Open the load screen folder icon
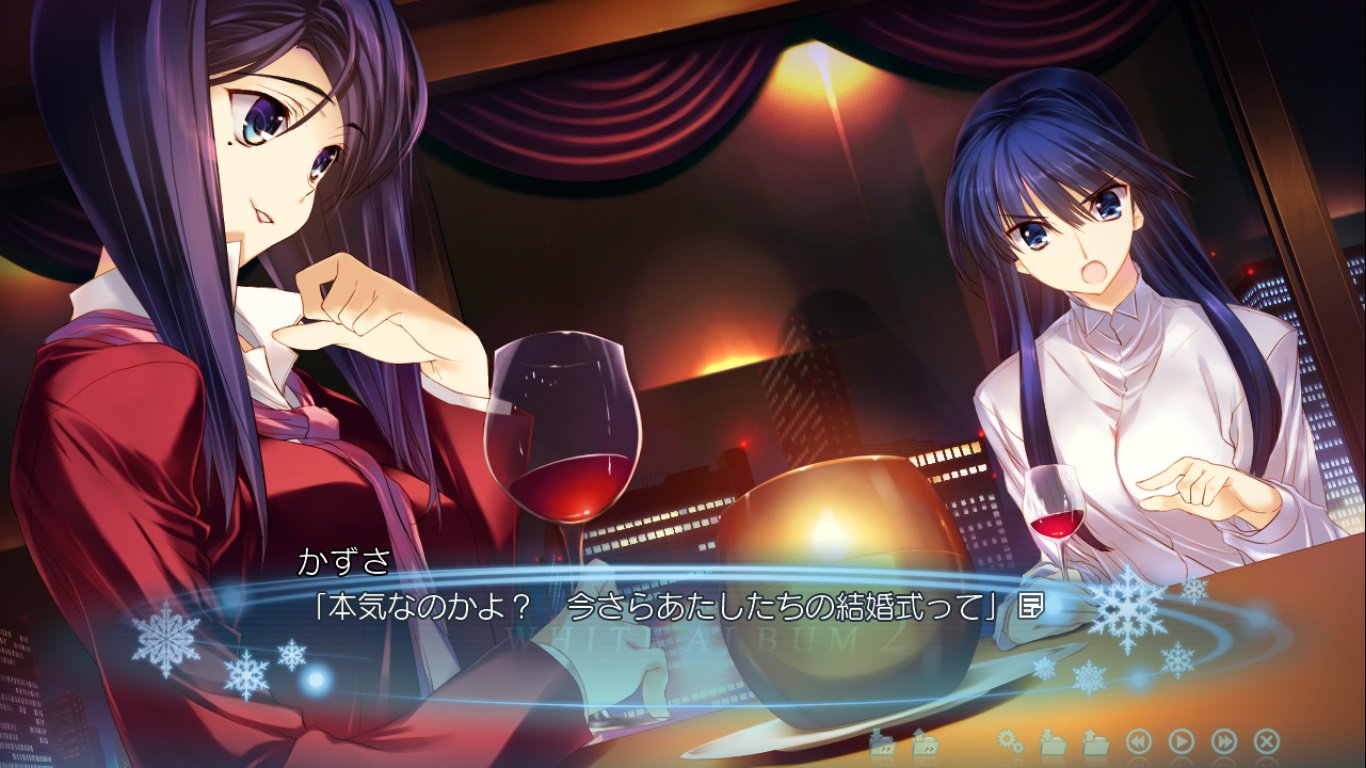The height and width of the screenshot is (768, 1366). click(x=1097, y=742)
